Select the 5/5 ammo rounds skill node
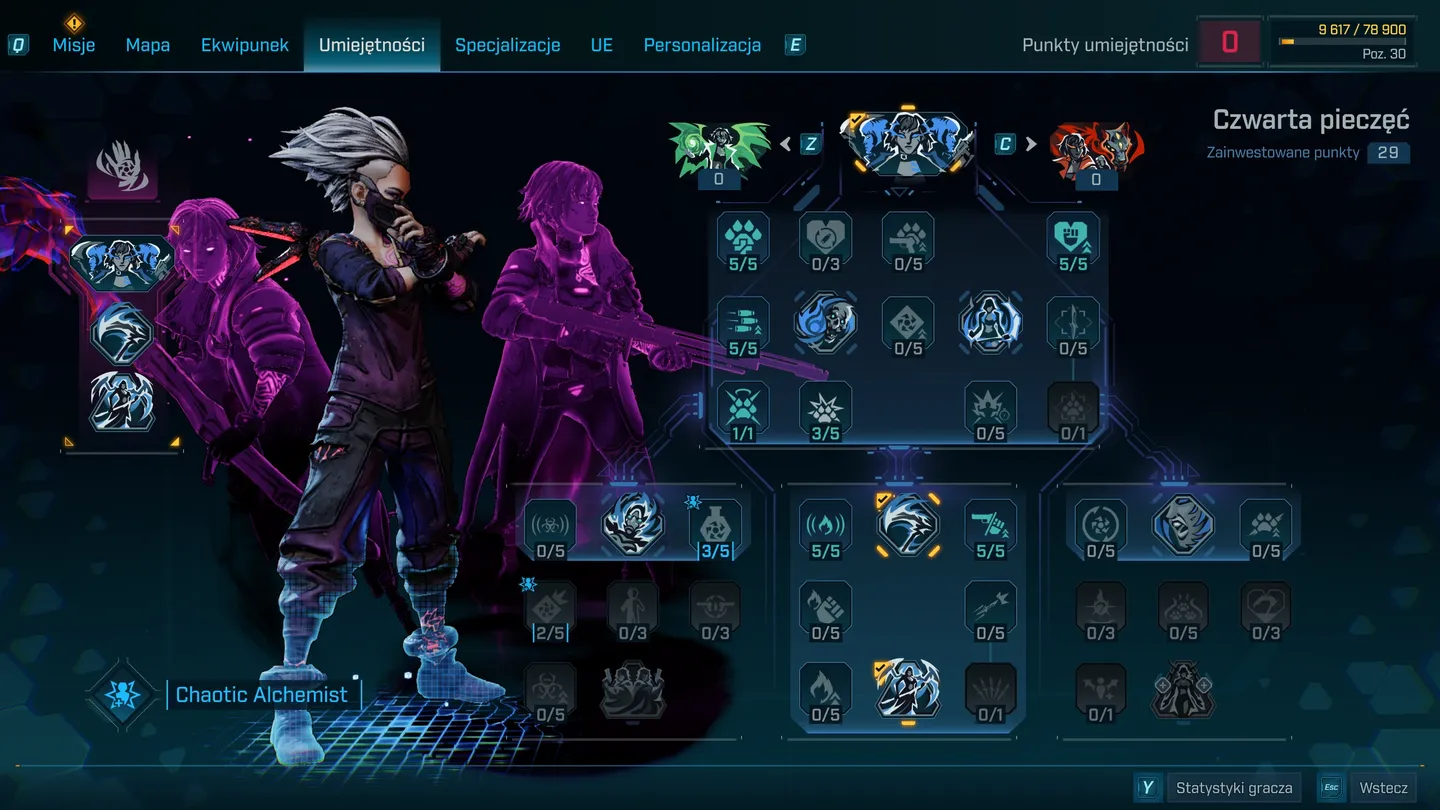This screenshot has width=1440, height=810. (x=743, y=324)
